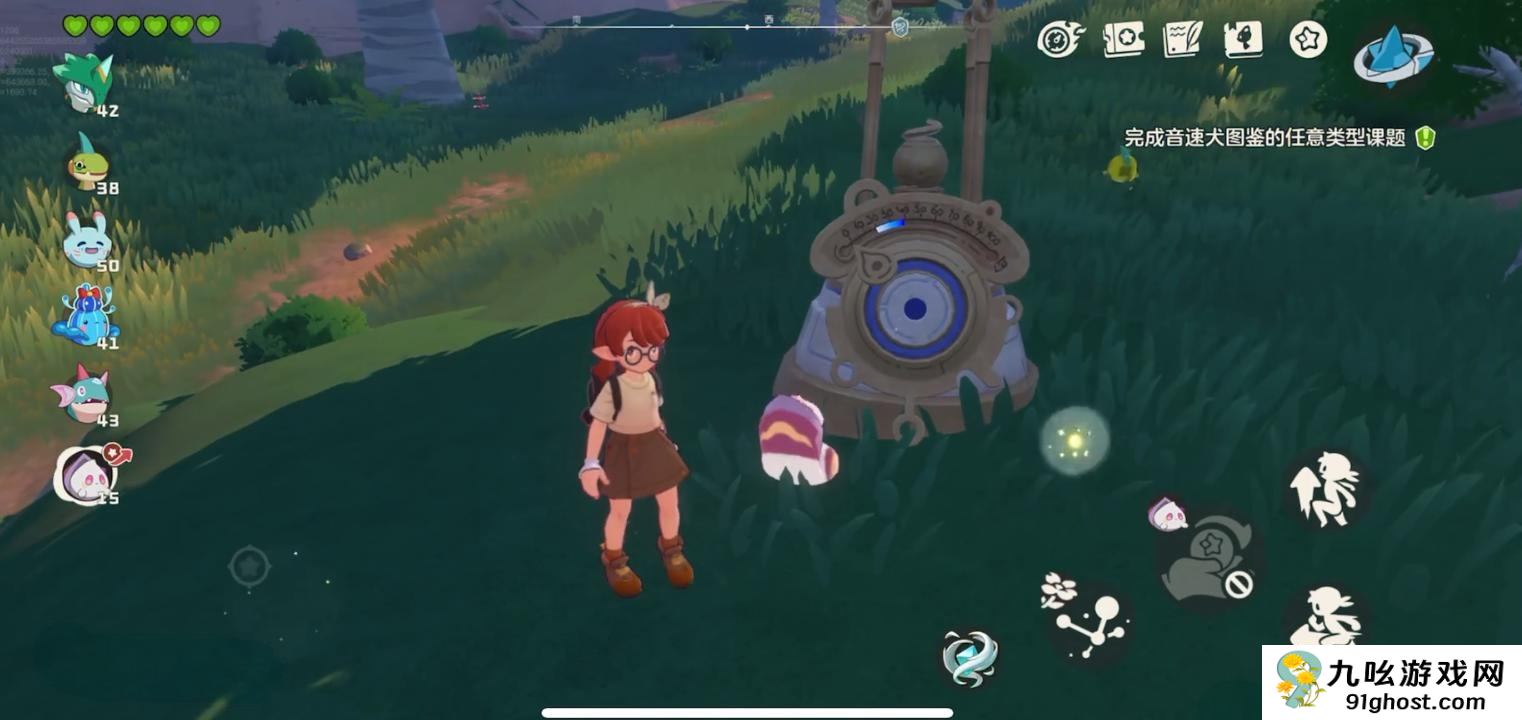The image size is (1522, 720).
Task: Tap the round star badge icon
Action: (1307, 39)
